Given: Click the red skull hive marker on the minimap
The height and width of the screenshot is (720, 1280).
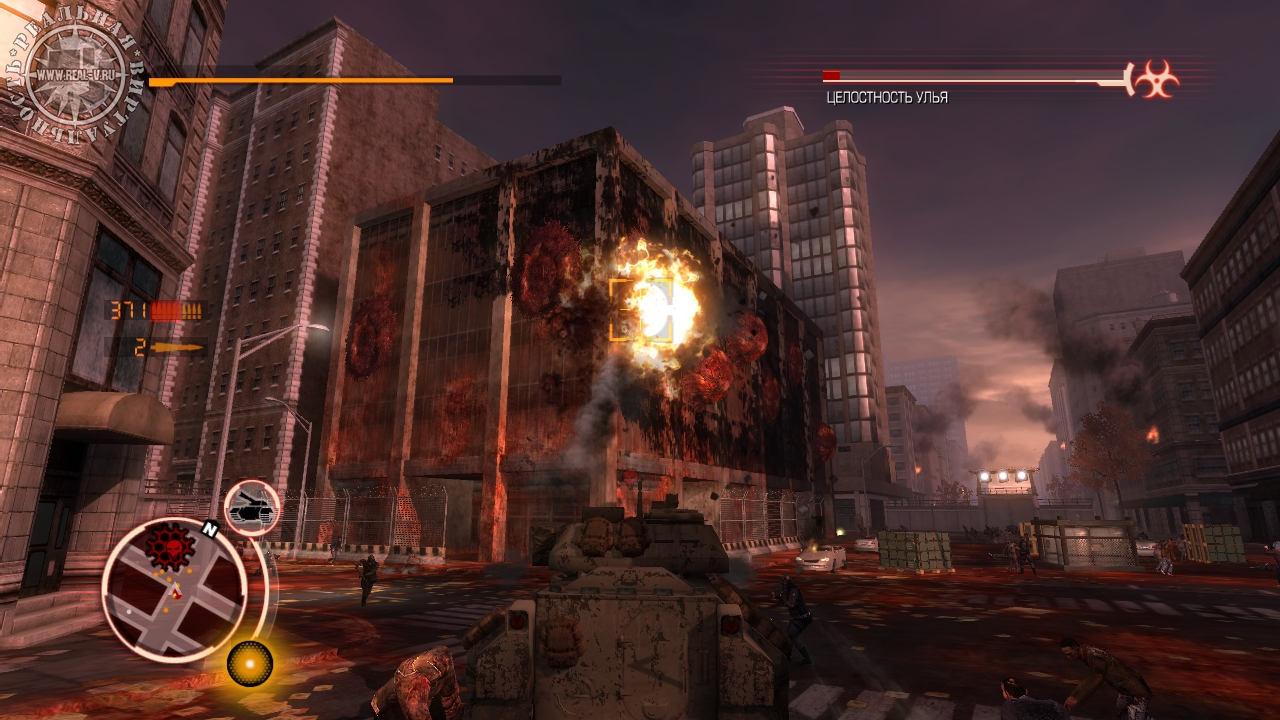Looking at the screenshot, I should (x=169, y=545).
